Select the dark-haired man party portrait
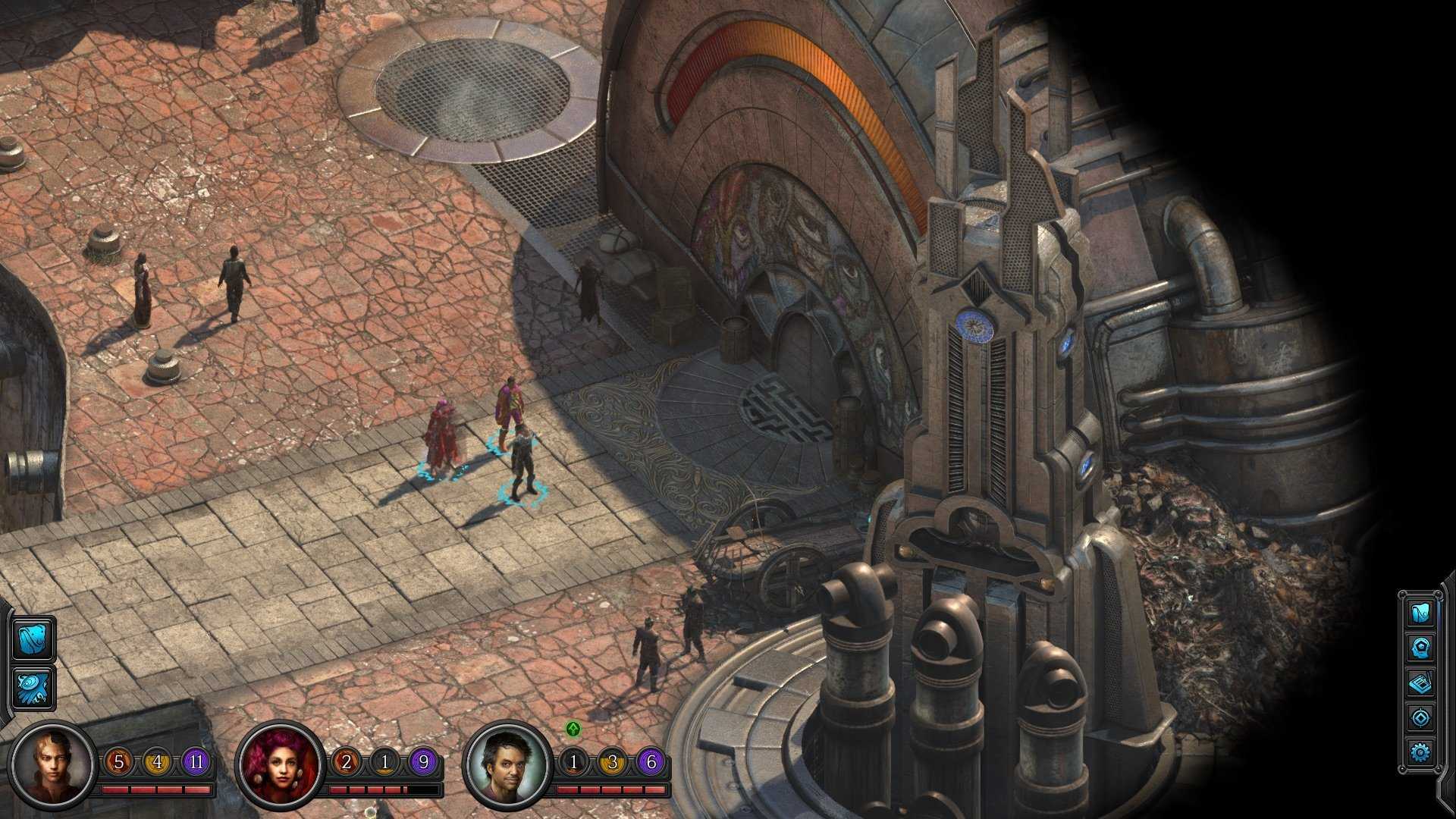 (x=507, y=764)
